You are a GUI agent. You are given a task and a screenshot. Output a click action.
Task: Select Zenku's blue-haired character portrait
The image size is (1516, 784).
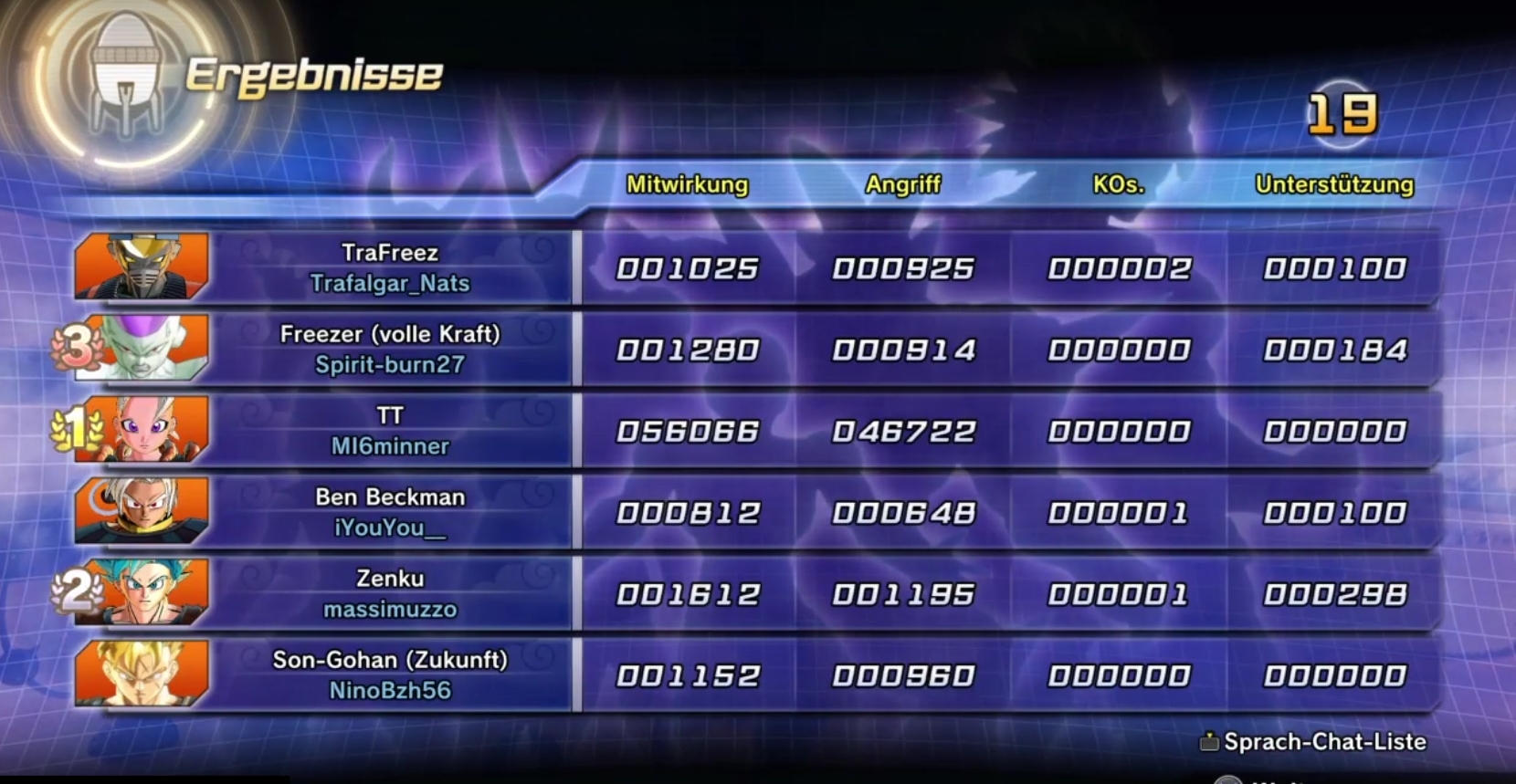(x=142, y=591)
